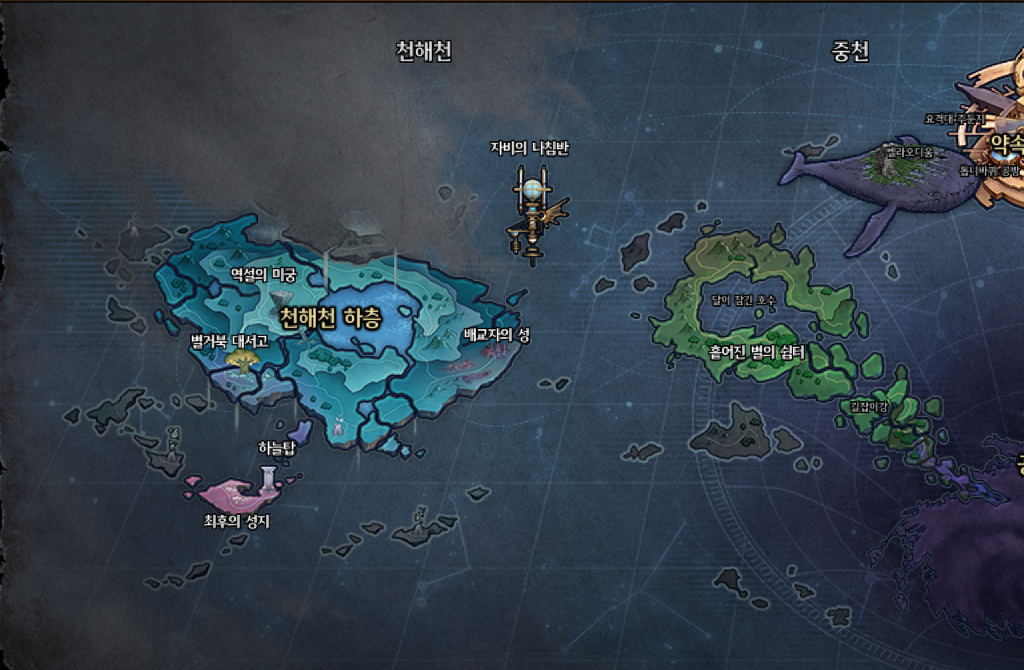This screenshot has height=670, width=1024.
Task: Open the 배교자의 성 area
Action: click(496, 336)
